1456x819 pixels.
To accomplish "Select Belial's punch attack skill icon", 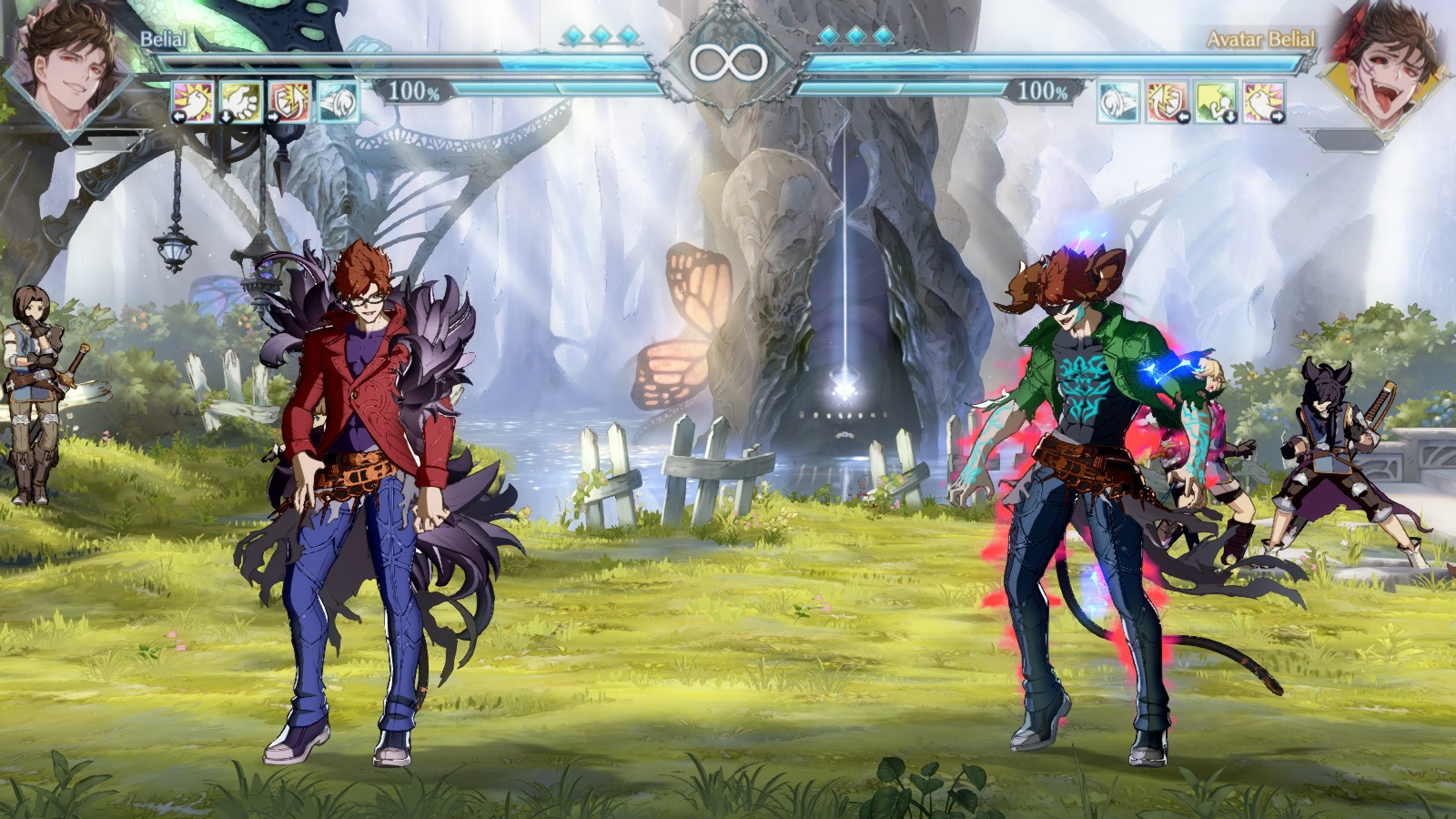I will 193,101.
